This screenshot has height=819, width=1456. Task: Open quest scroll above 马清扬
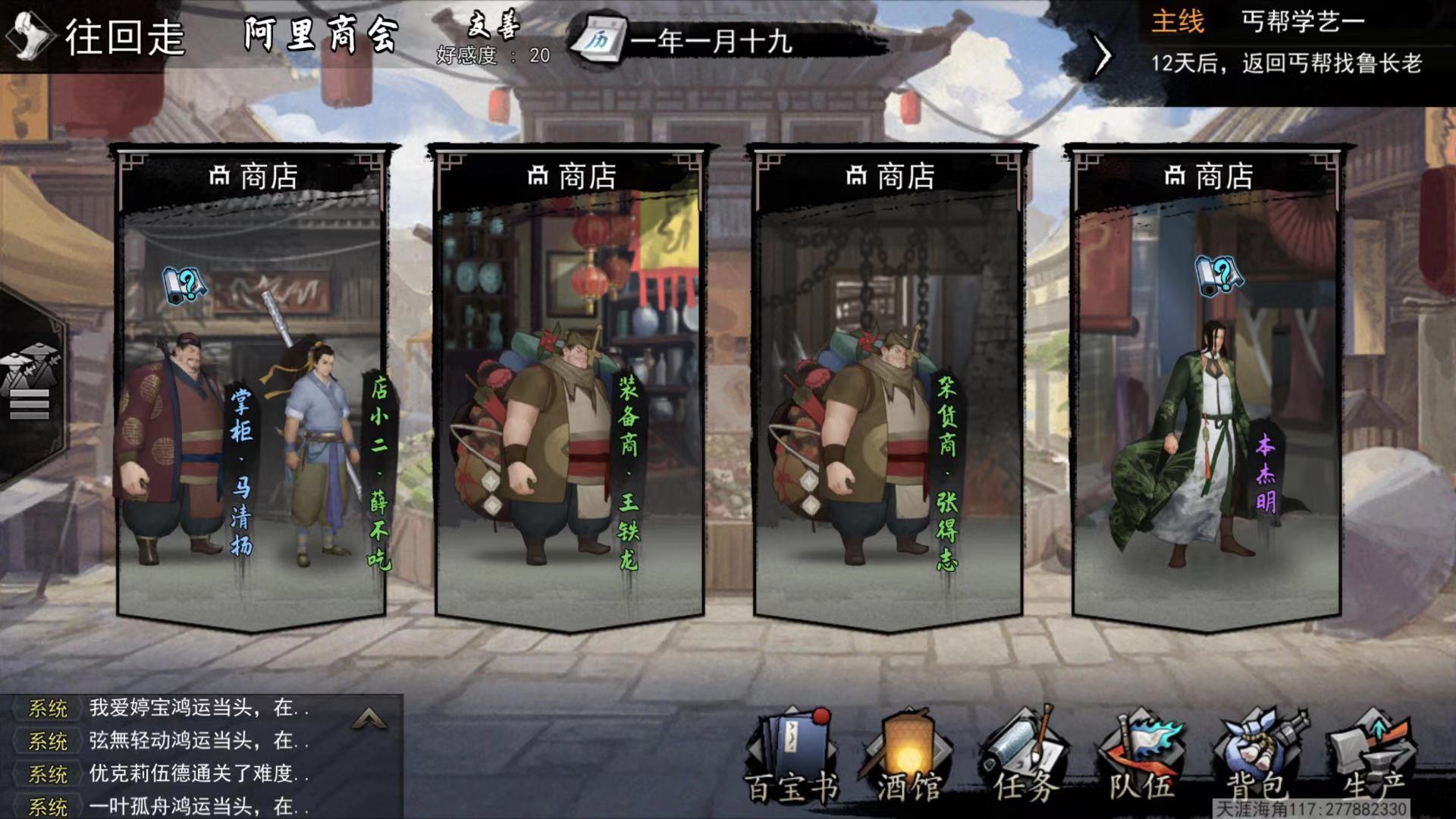point(184,284)
